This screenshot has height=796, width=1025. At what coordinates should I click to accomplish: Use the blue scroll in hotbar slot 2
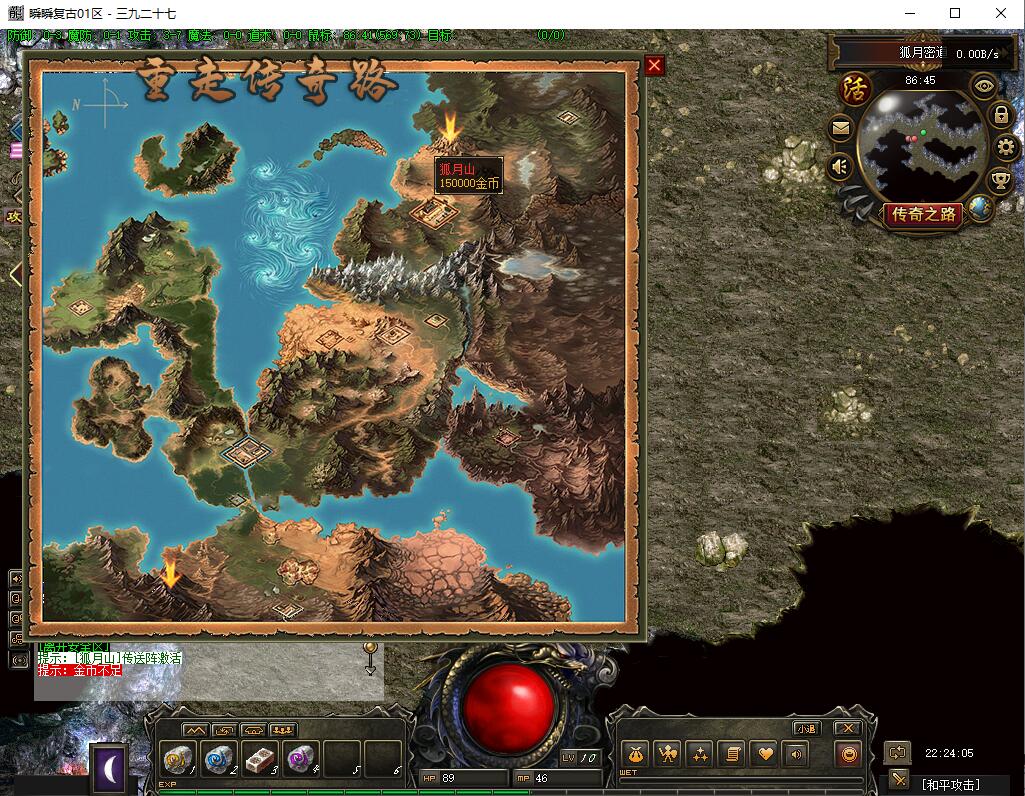coord(219,759)
